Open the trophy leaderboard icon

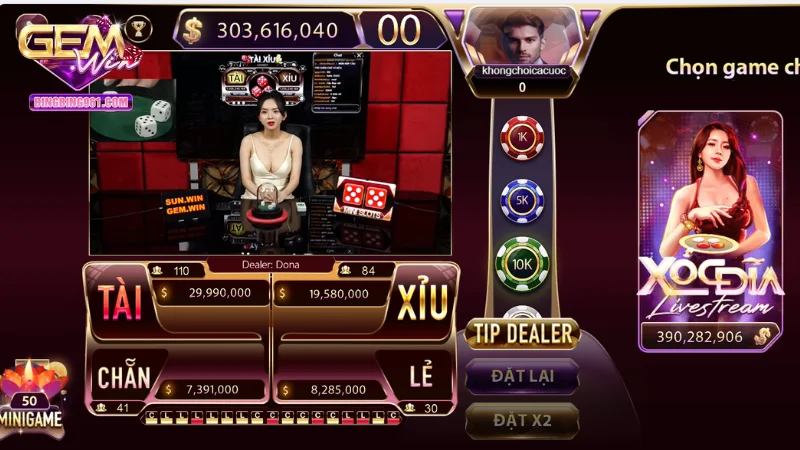tap(140, 29)
